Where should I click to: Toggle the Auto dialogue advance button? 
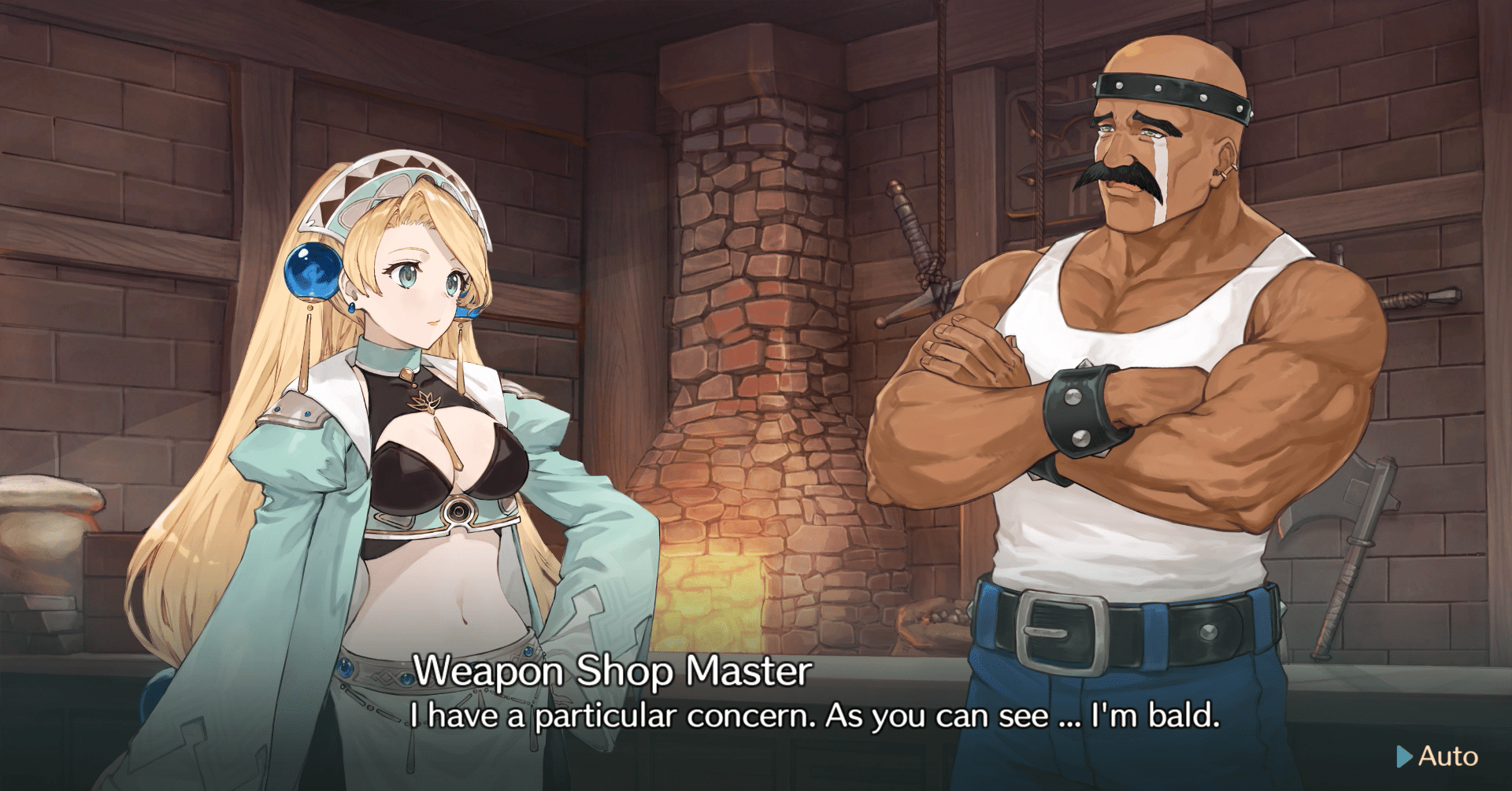(x=1438, y=756)
